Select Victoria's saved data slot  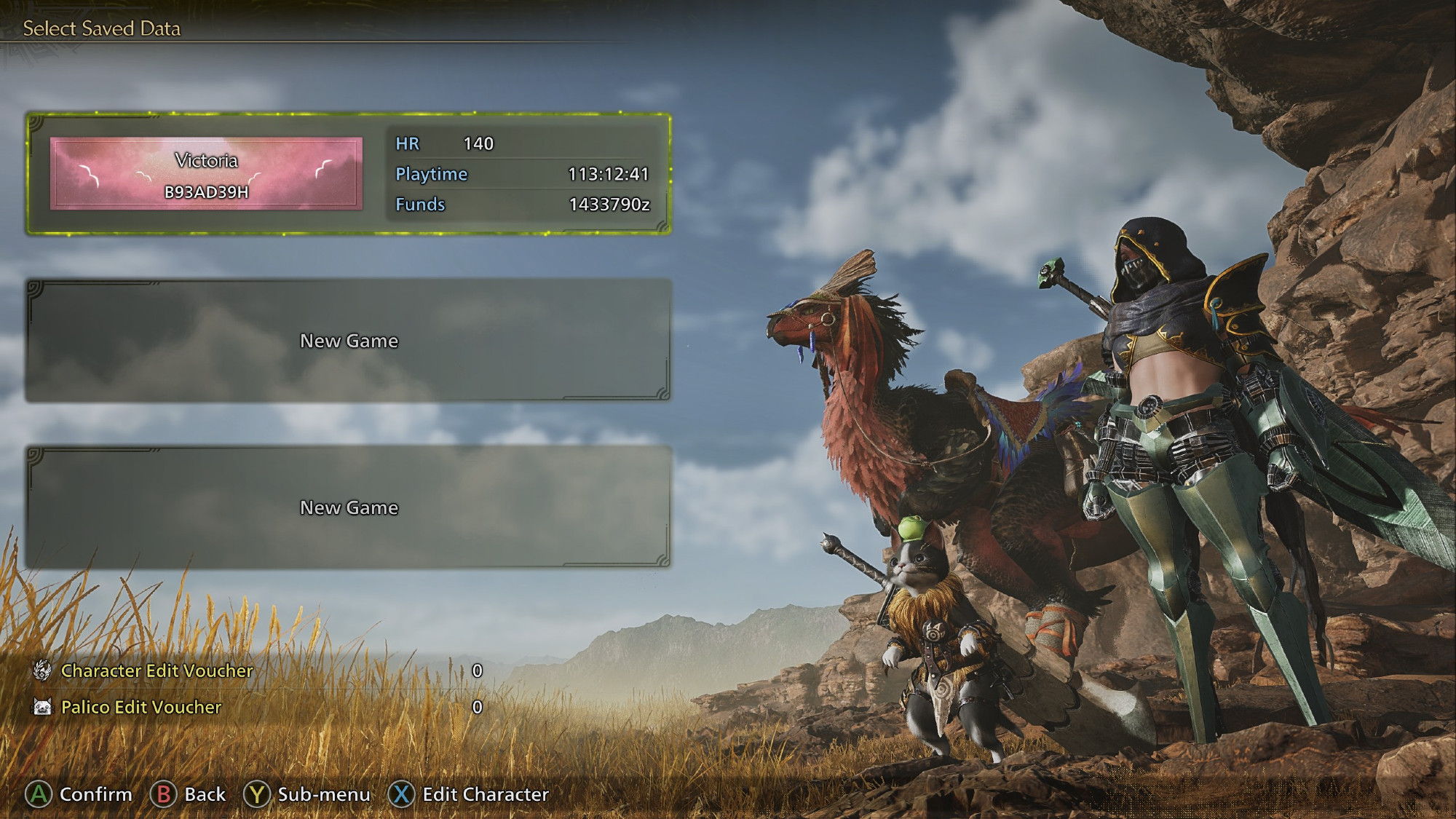(x=348, y=174)
